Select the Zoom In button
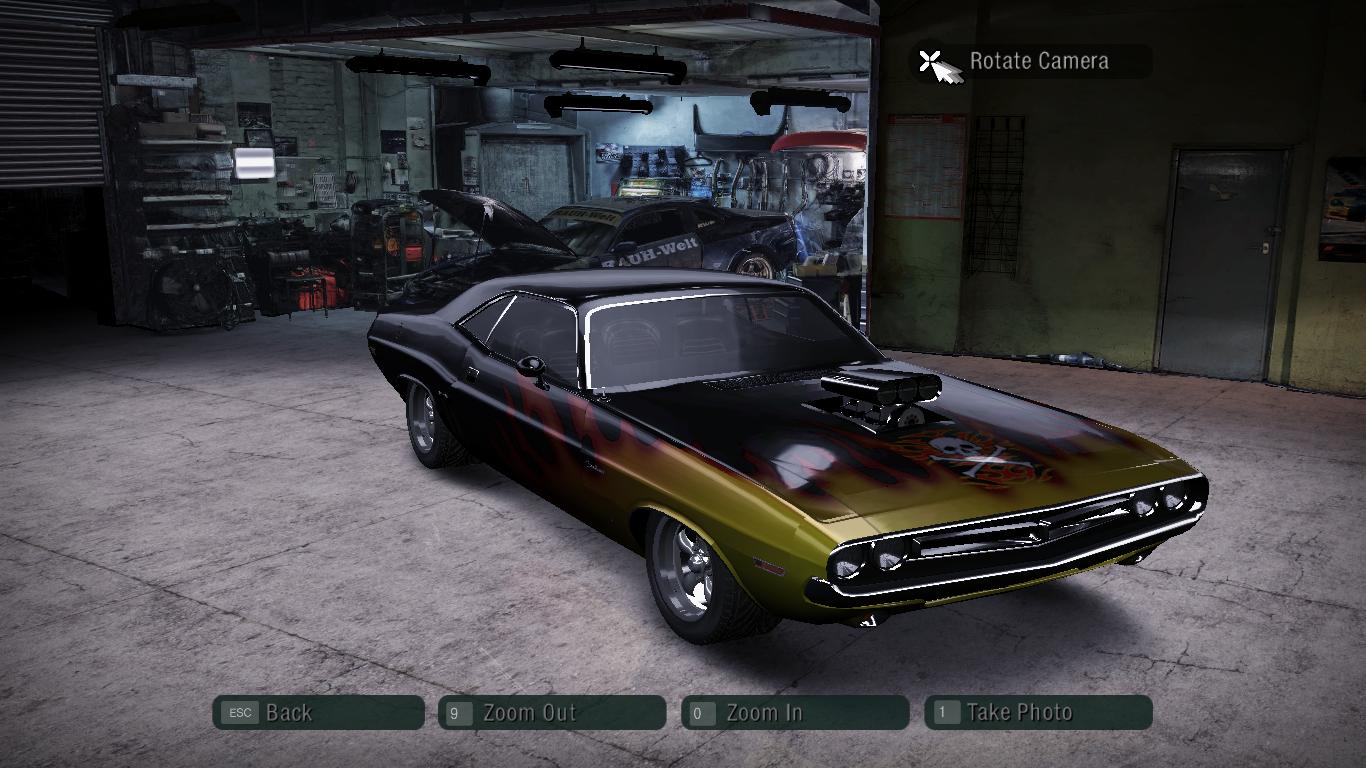1366x768 pixels. click(x=795, y=713)
